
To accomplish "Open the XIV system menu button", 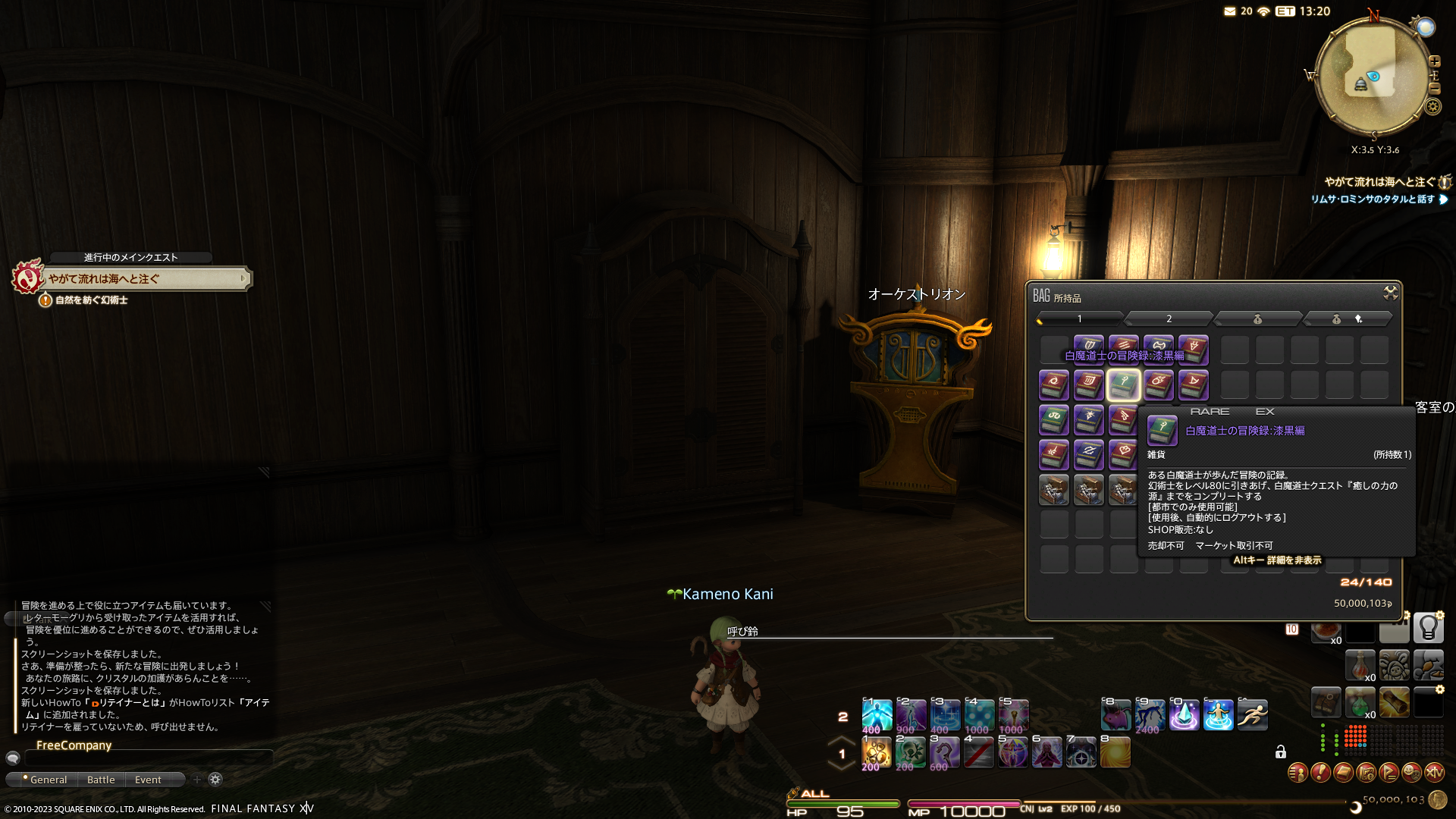I will coord(1434,773).
